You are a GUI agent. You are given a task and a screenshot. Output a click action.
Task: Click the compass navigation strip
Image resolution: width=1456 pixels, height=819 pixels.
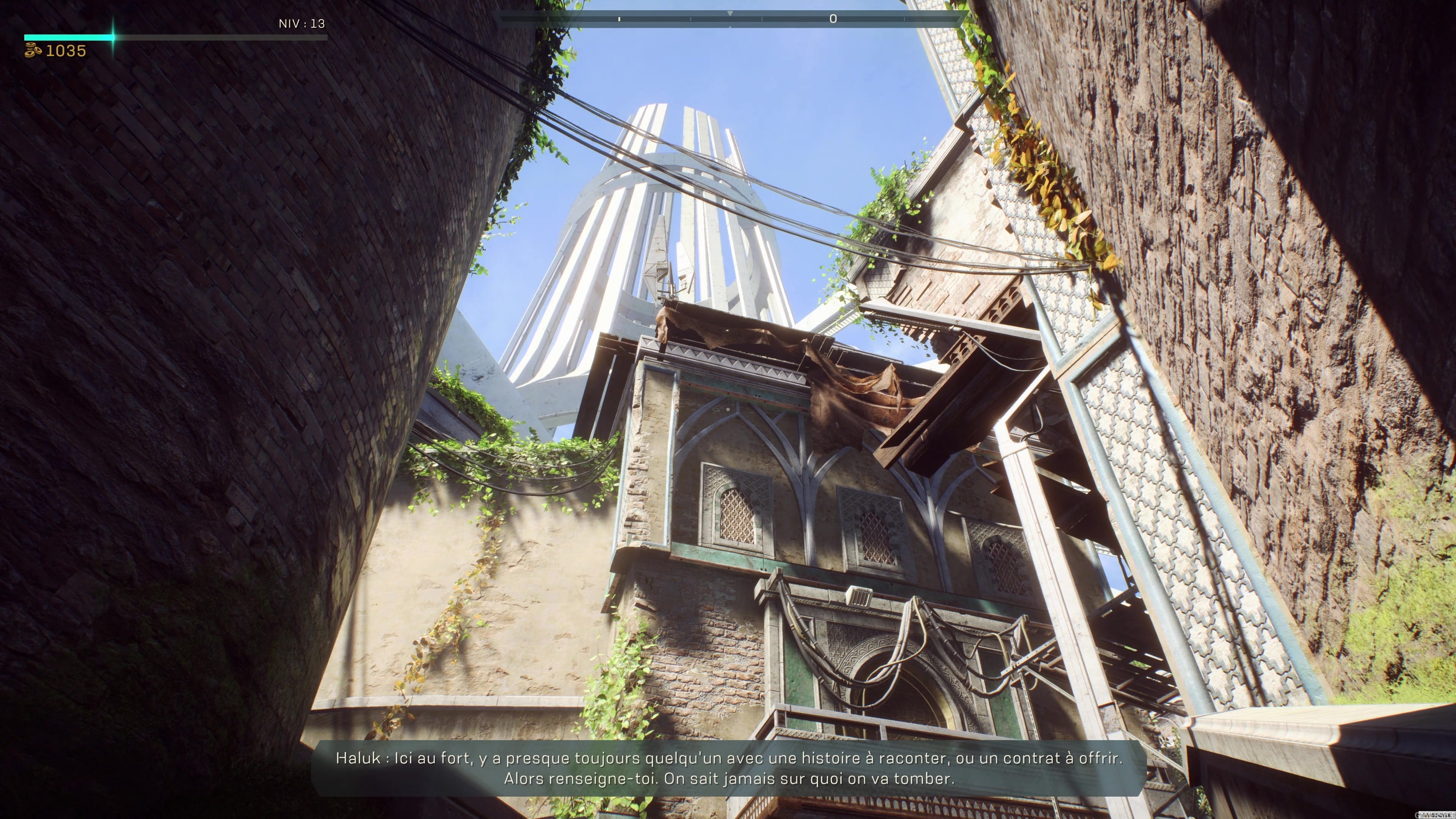coord(729,19)
